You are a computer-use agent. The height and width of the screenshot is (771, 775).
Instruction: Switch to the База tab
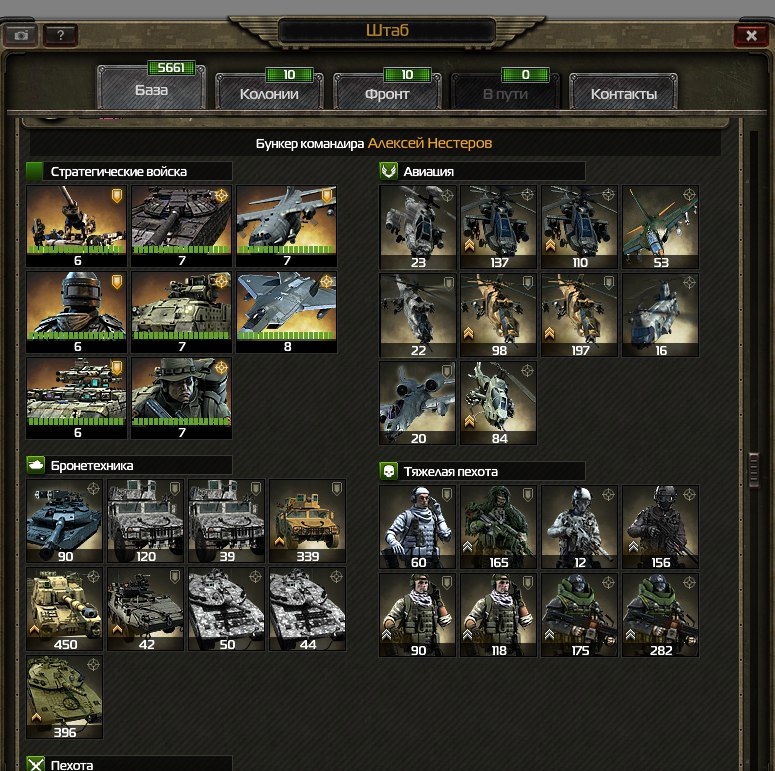(152, 90)
